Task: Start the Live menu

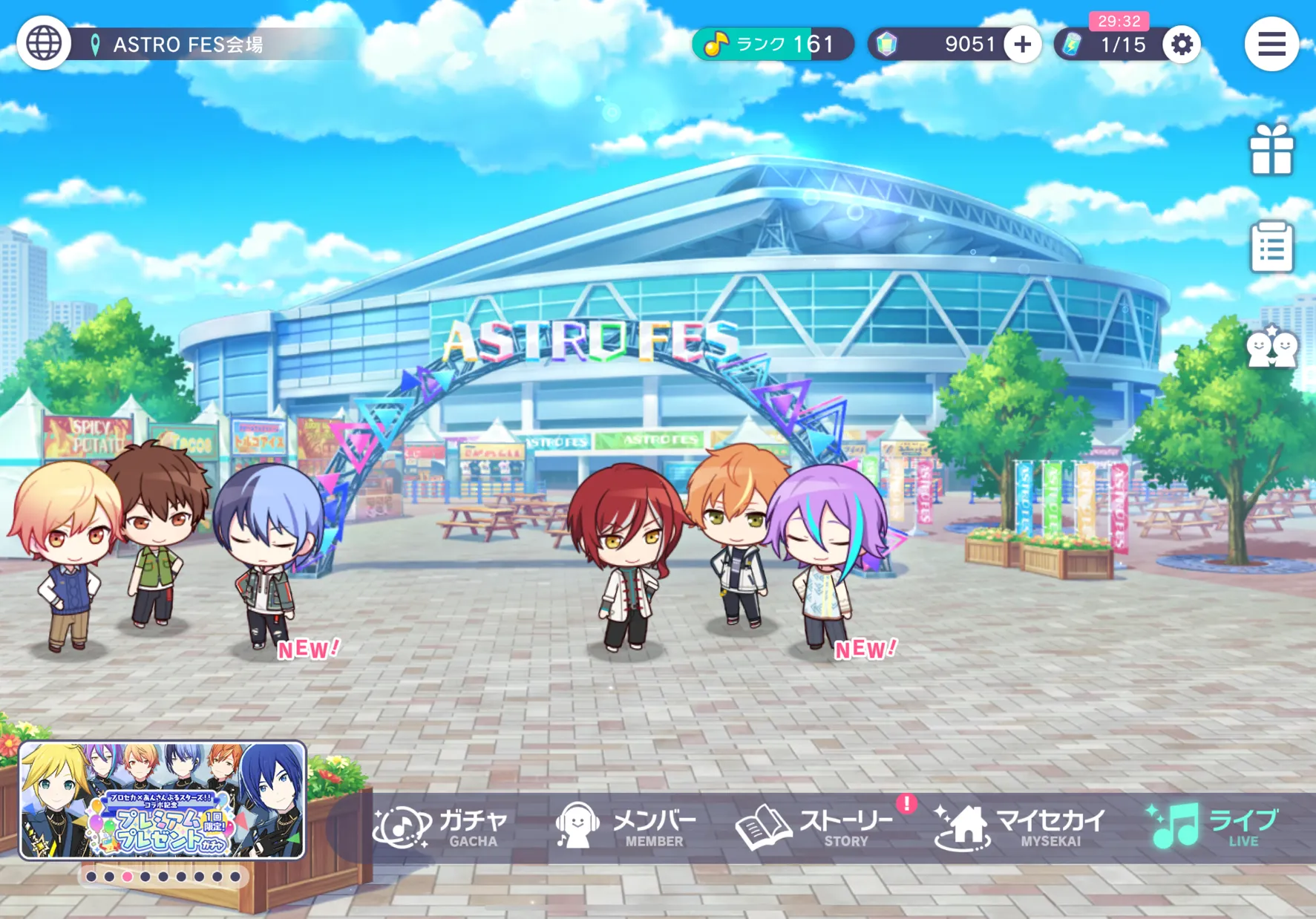Action: tap(1214, 827)
